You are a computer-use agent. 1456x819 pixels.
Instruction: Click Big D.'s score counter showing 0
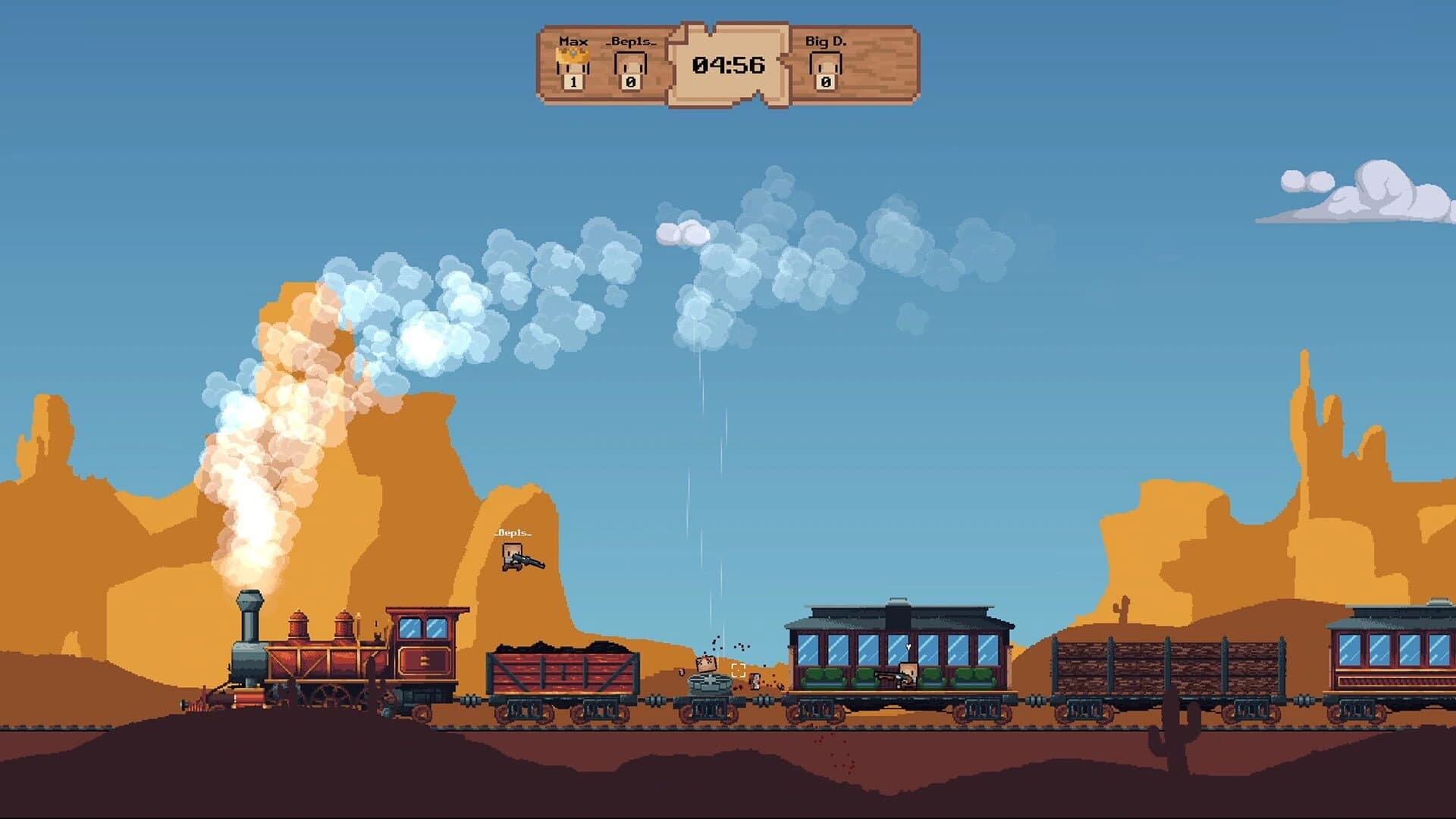click(x=824, y=82)
